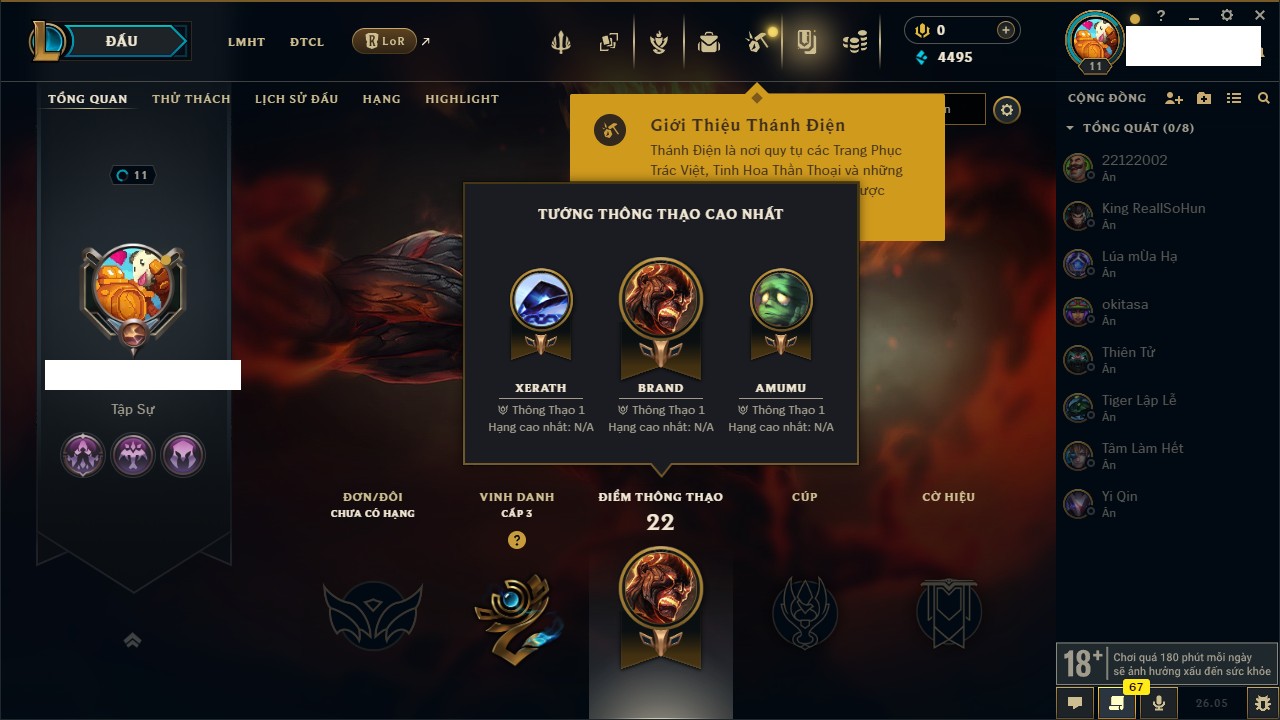
Task: Open client settings gear in title bar
Action: (x=1227, y=16)
